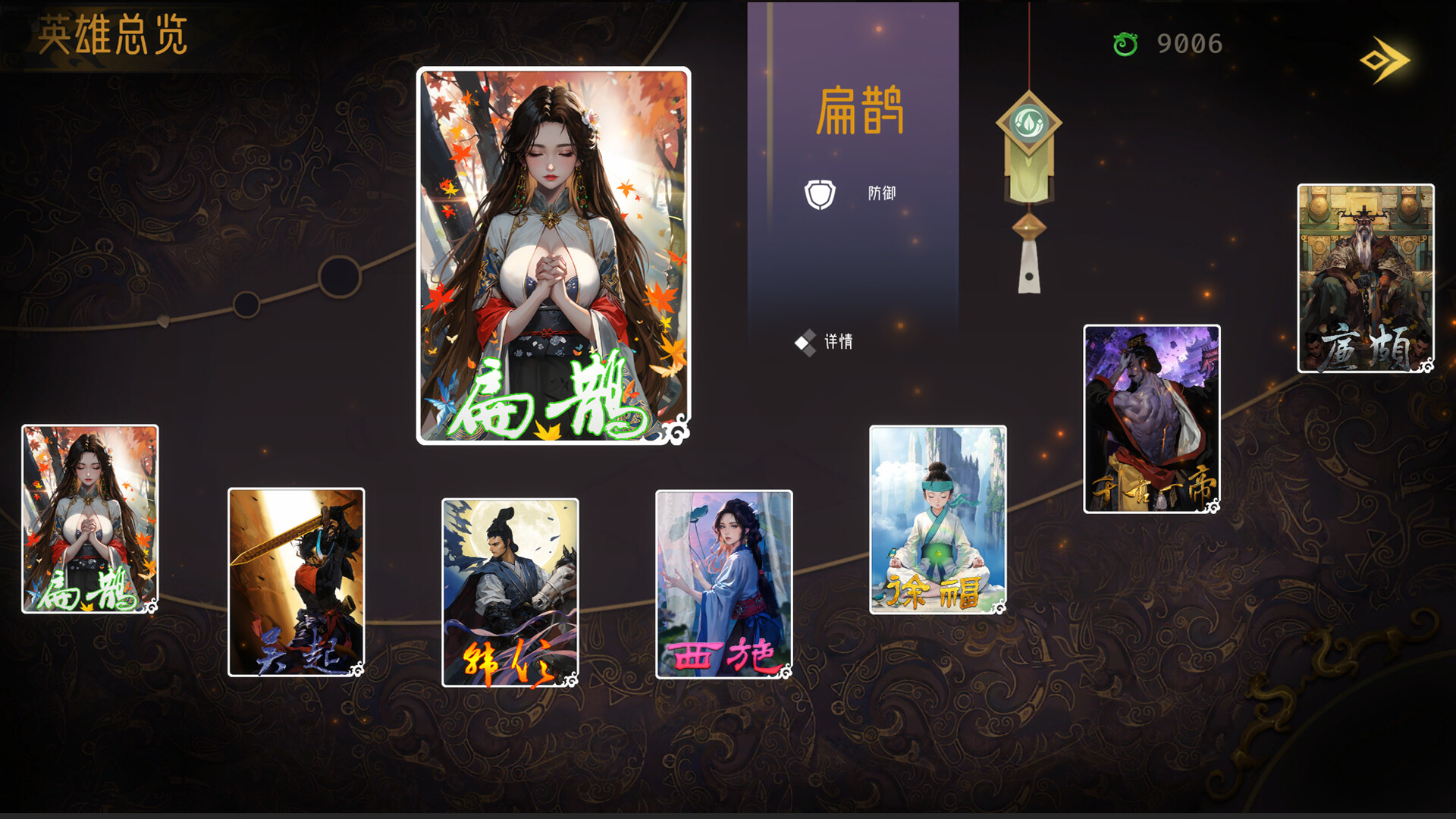Click the golden bead on the tassel ornament
Screen dimensions: 1456x819
tap(1028, 224)
